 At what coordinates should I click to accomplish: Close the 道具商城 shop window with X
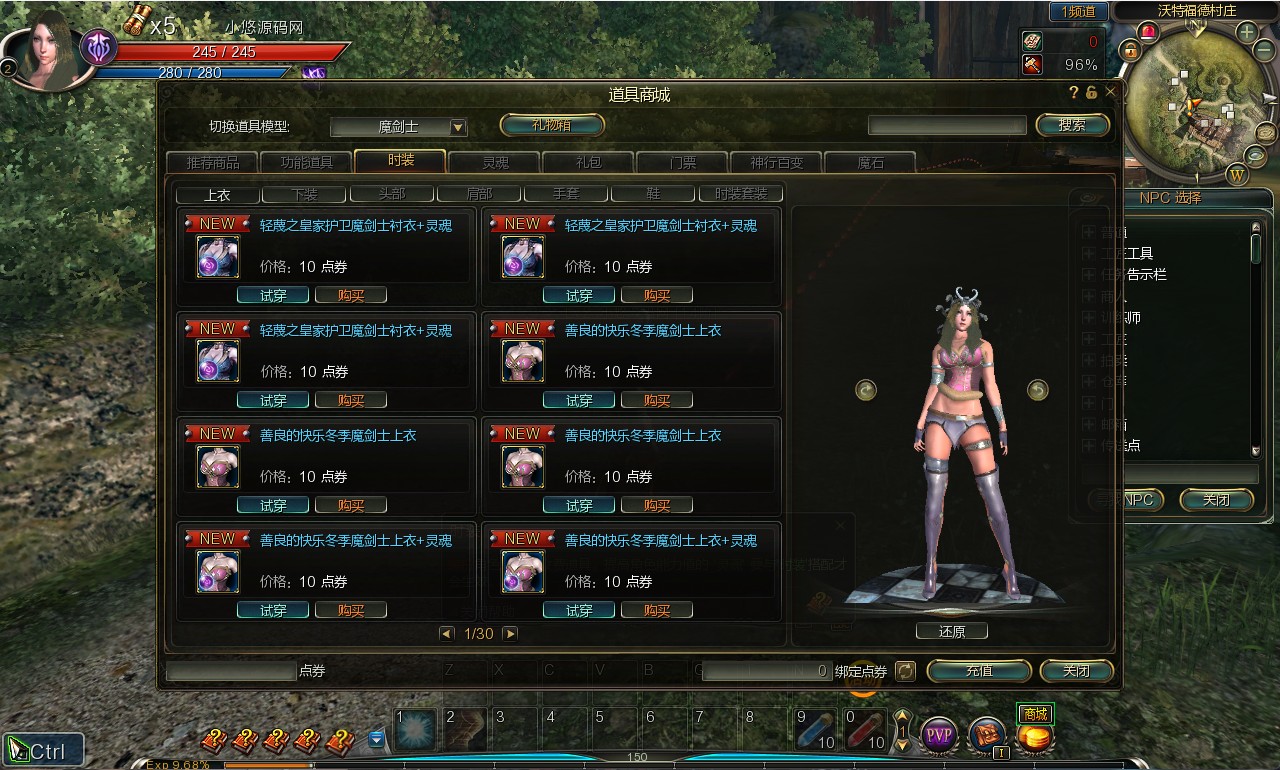[1110, 92]
